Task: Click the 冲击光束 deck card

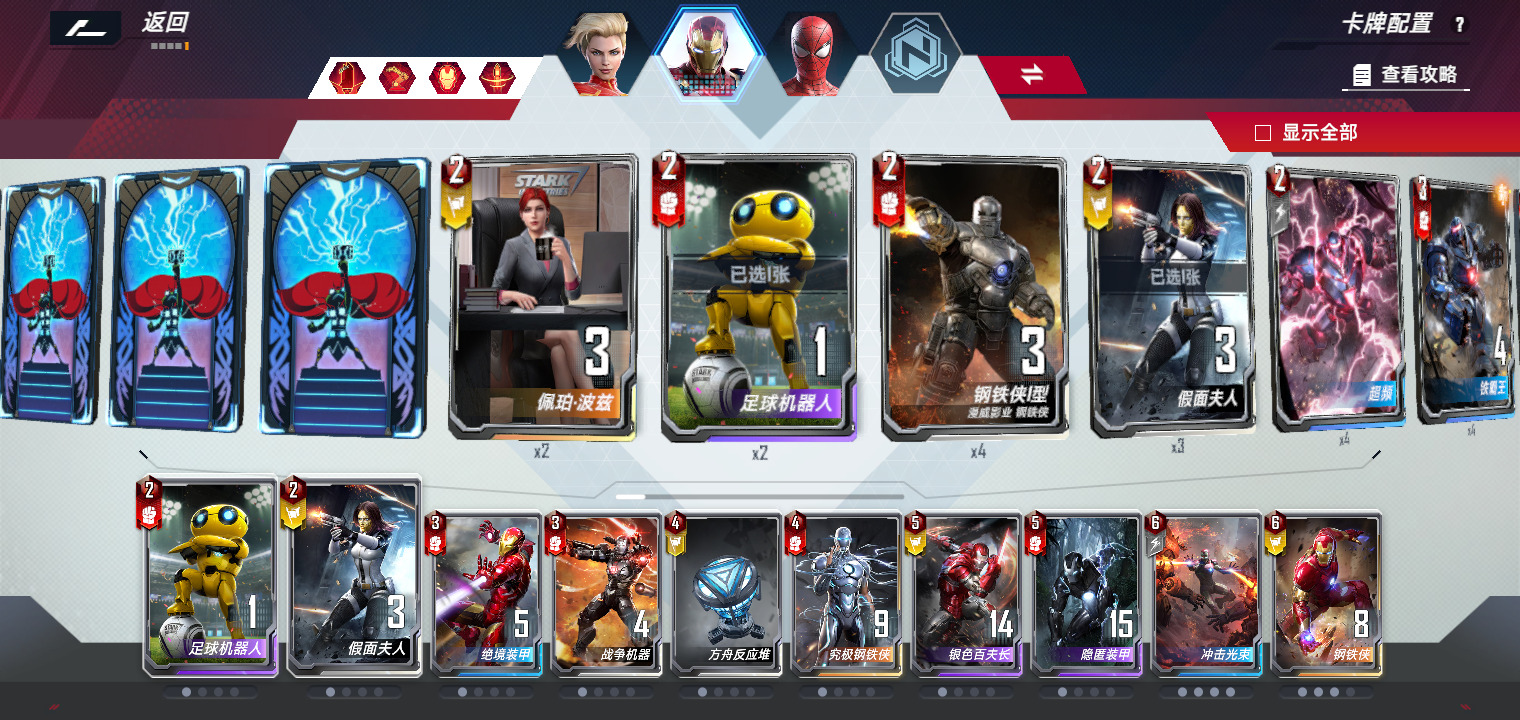Action: (1207, 592)
